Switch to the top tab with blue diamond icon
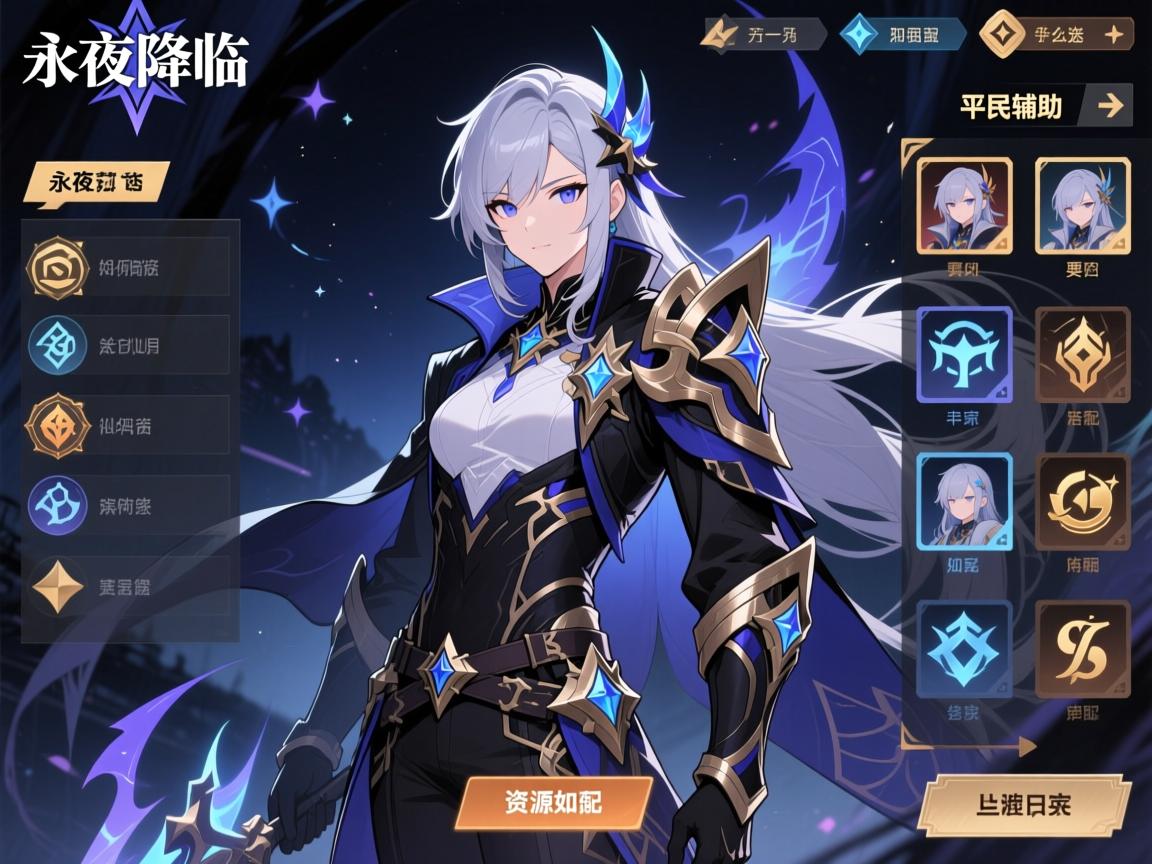Viewport: 1152px width, 864px height. coord(903,35)
